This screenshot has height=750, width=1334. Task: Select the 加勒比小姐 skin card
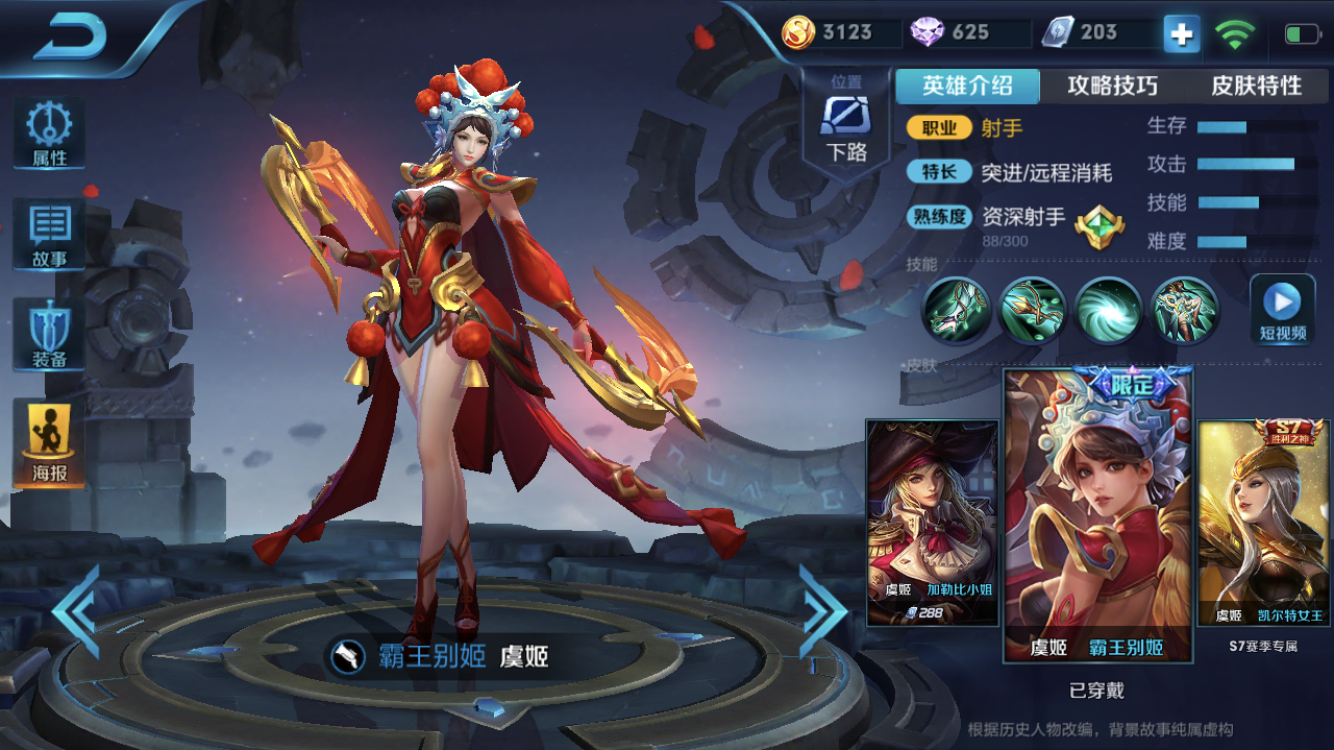[931, 522]
